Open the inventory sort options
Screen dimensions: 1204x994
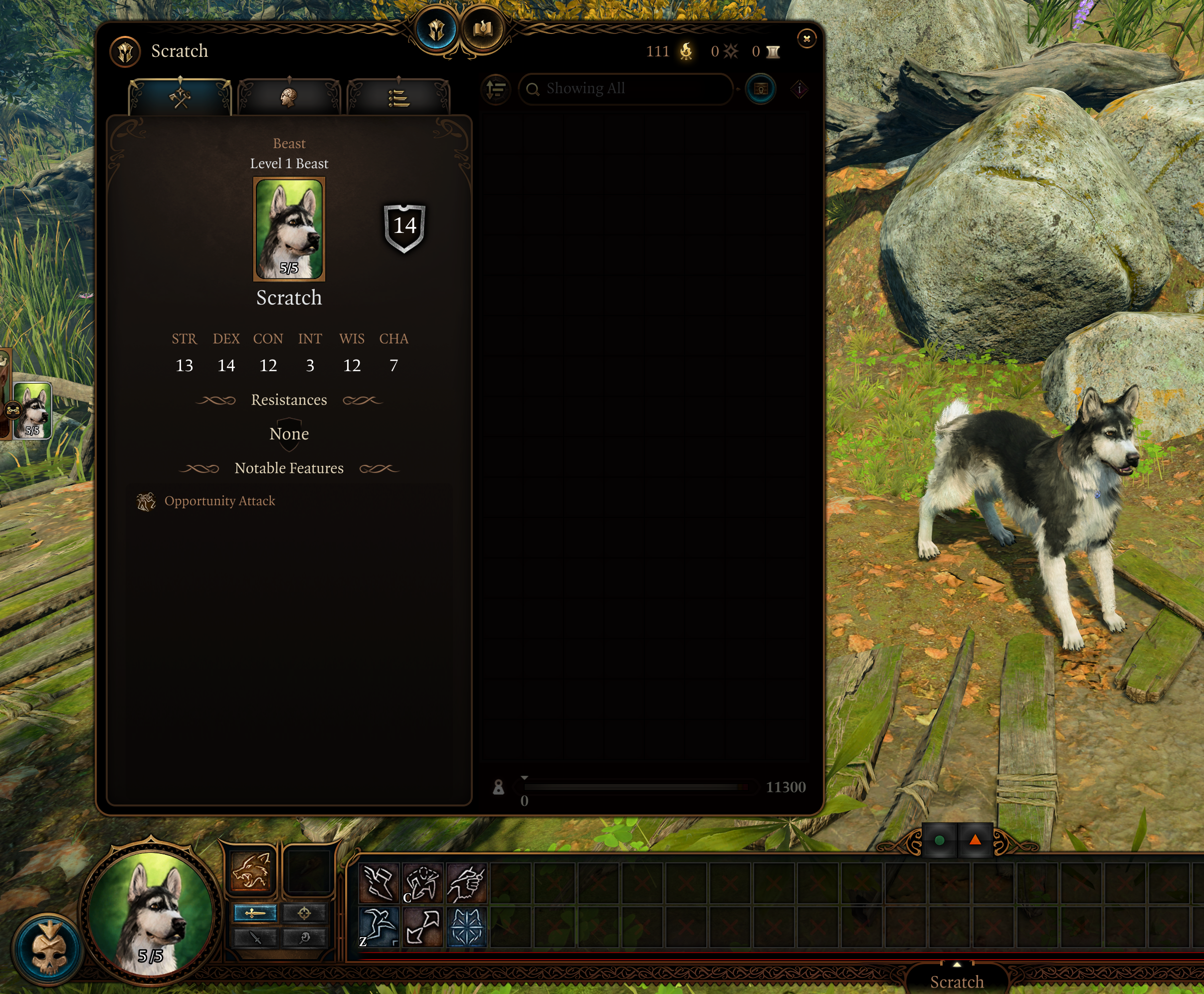tap(496, 89)
